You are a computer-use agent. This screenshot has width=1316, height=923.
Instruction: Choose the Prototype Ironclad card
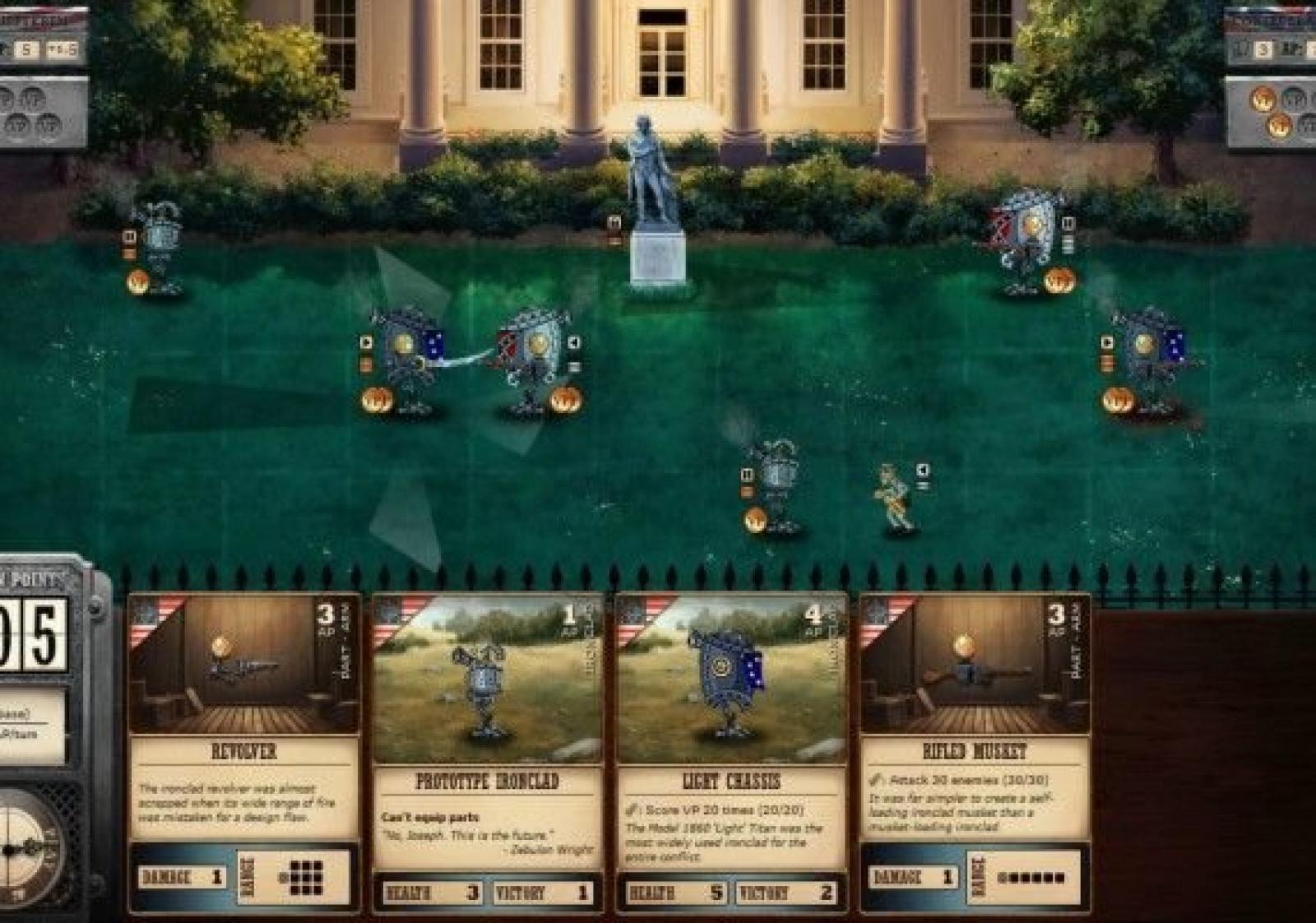[487, 750]
